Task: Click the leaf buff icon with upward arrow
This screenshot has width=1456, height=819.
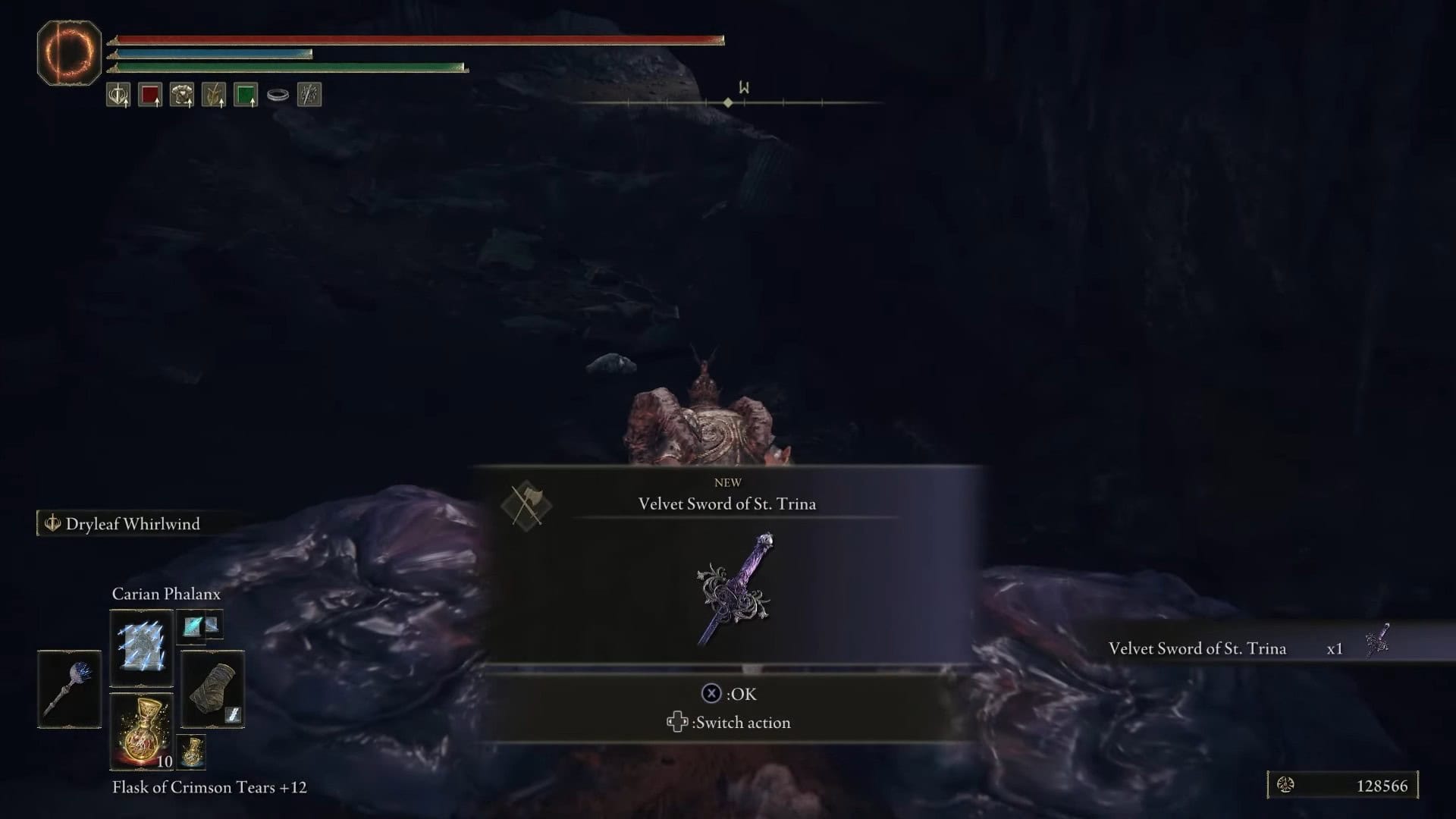Action: tap(215, 94)
